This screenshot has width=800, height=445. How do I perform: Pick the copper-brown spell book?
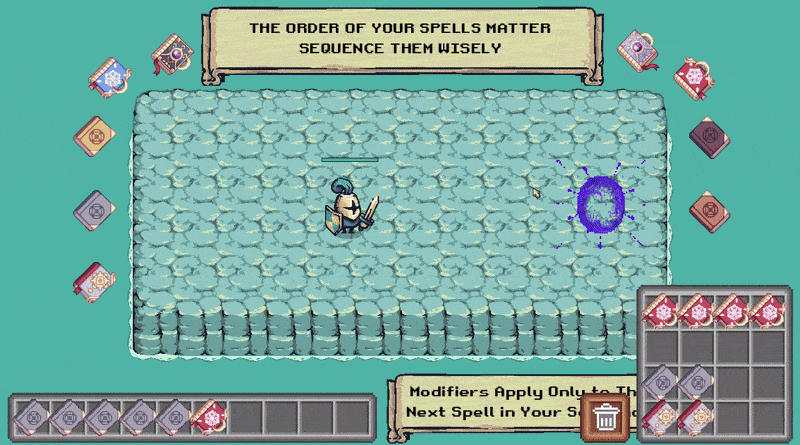point(709,210)
